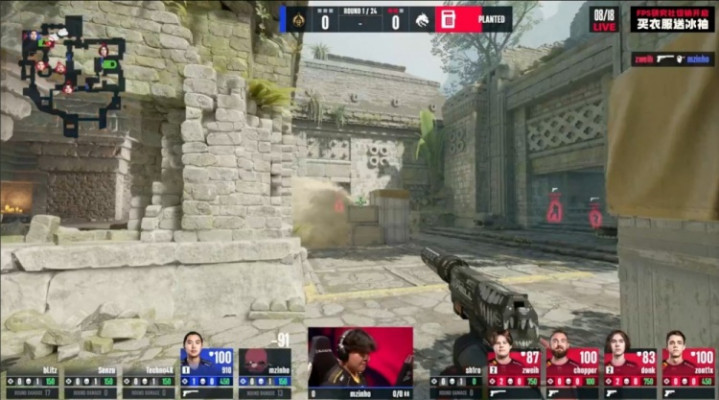The height and width of the screenshot is (400, 719).
Task: Spectate the player named 910
Action: [206, 366]
